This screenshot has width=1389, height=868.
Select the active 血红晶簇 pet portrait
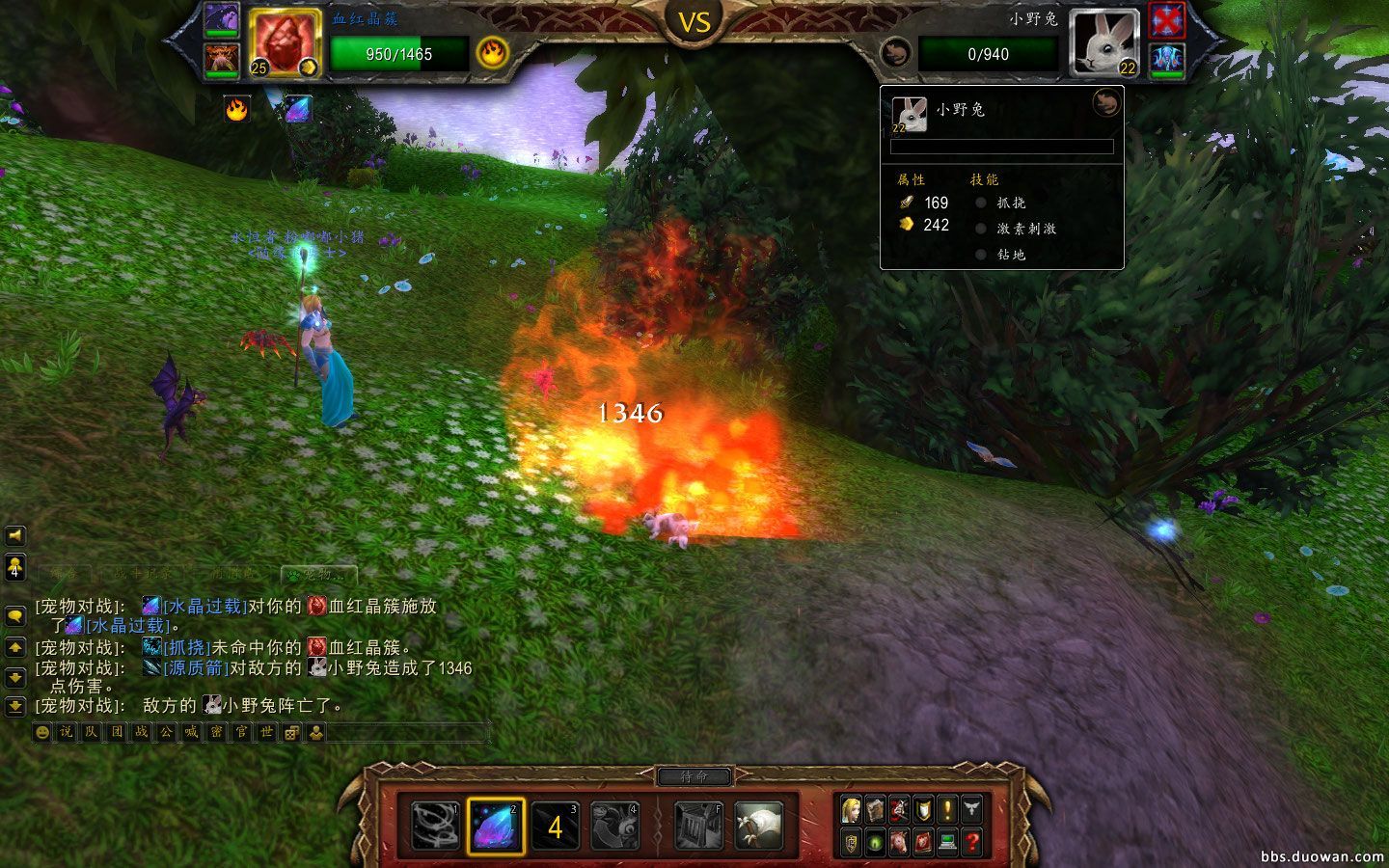click(285, 41)
